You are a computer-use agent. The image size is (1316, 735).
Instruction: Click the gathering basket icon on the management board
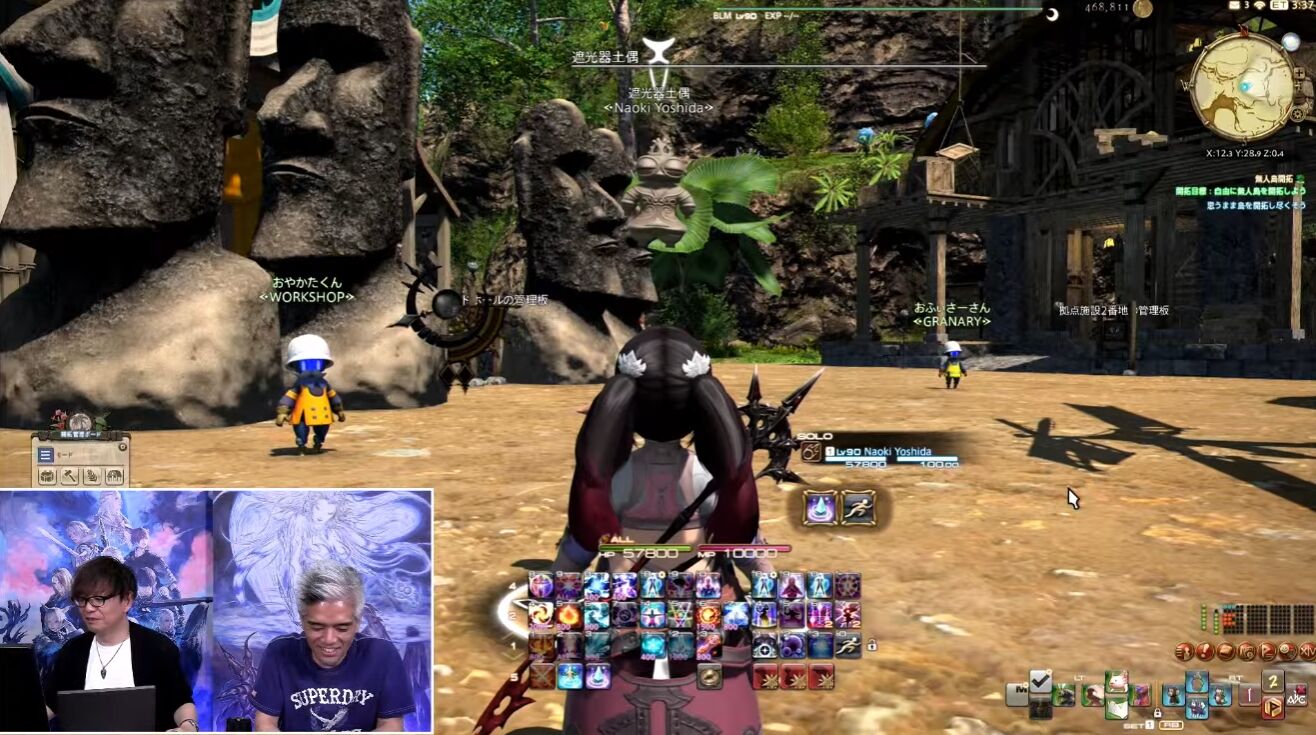pyautogui.click(x=47, y=475)
